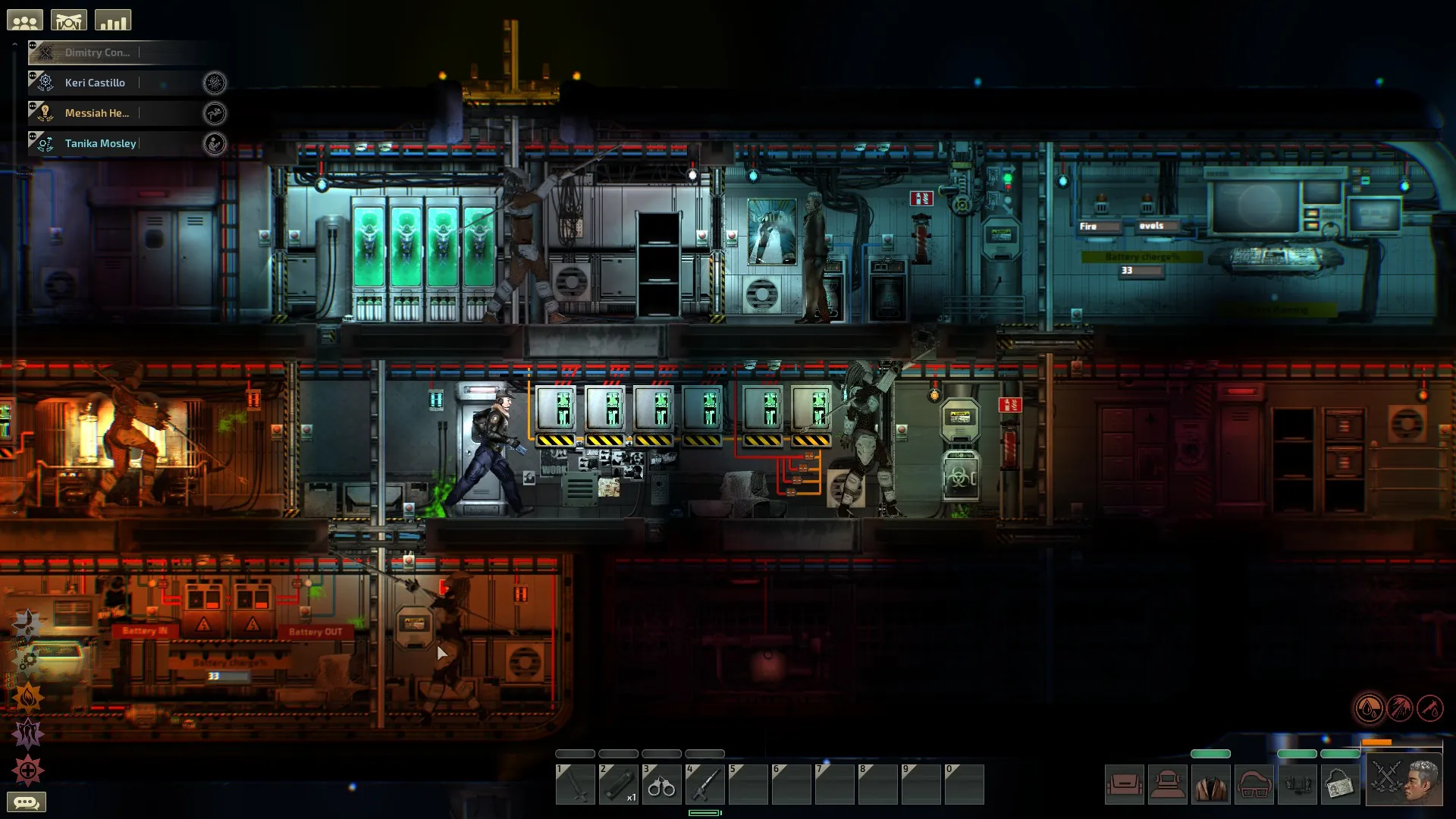Select the rifle in hotbar slot 4
The width and height of the screenshot is (1456, 819).
pos(704,784)
